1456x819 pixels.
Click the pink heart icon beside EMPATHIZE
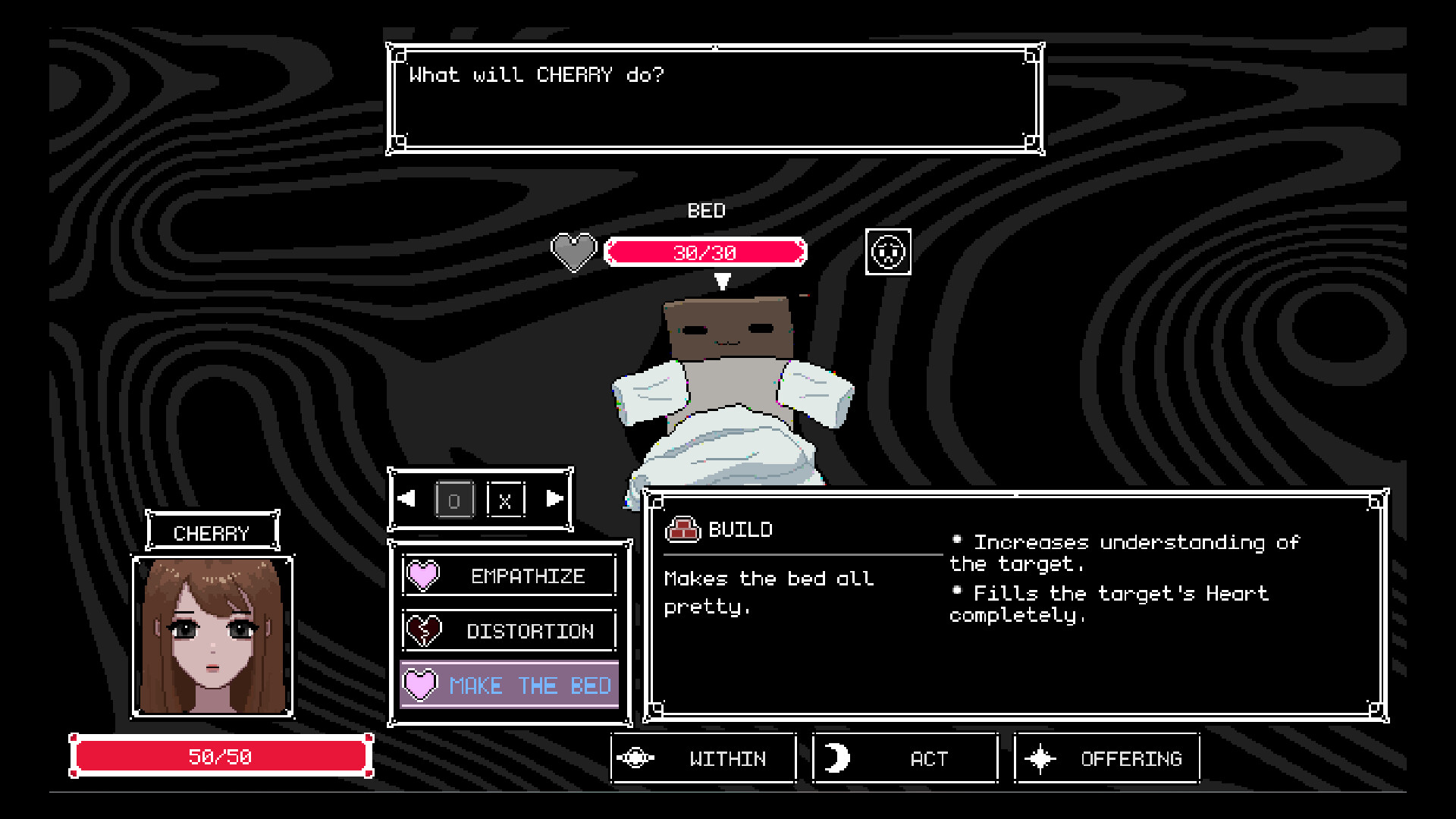422,575
